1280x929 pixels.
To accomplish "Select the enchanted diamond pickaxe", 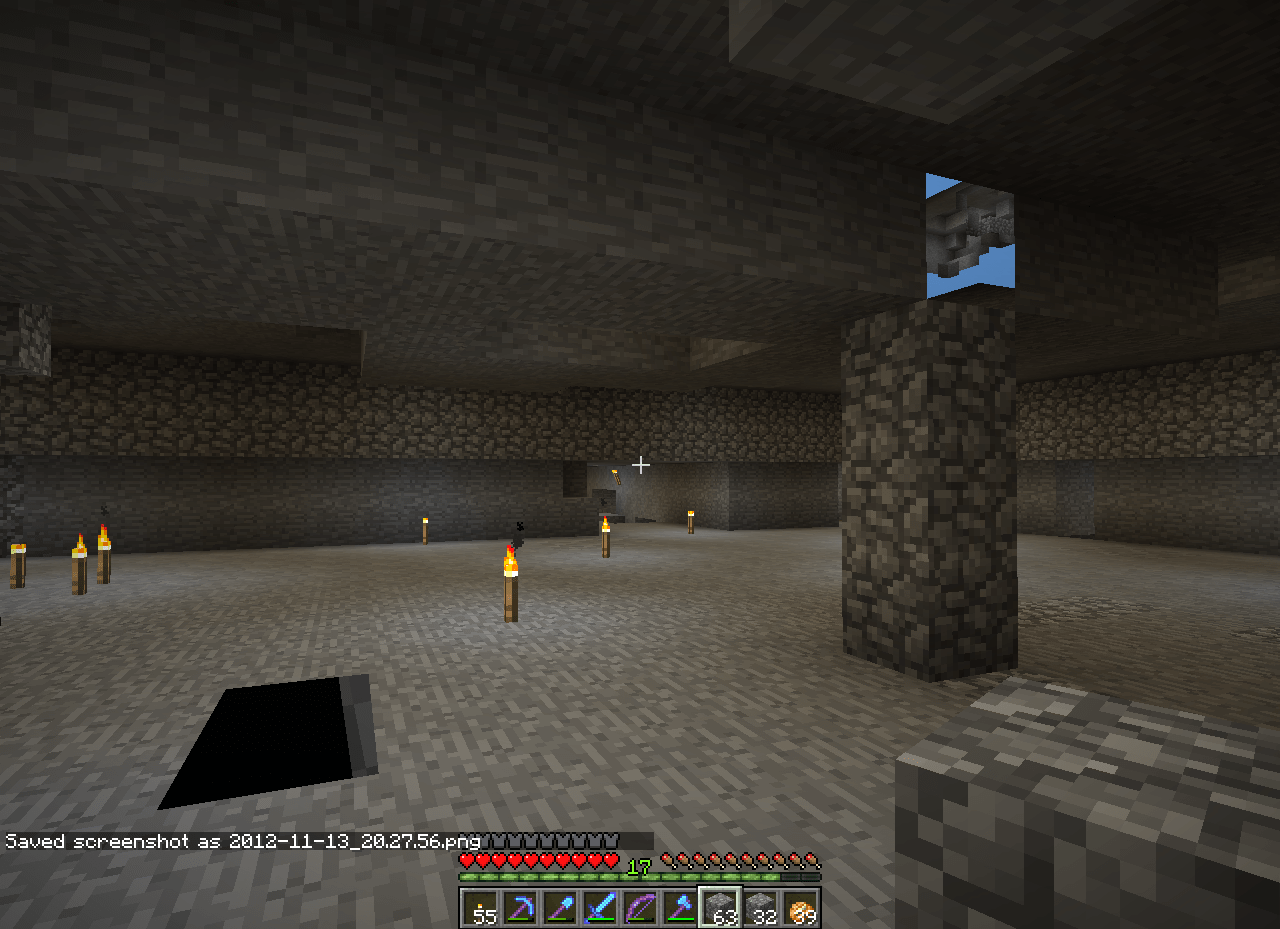I will (519, 908).
